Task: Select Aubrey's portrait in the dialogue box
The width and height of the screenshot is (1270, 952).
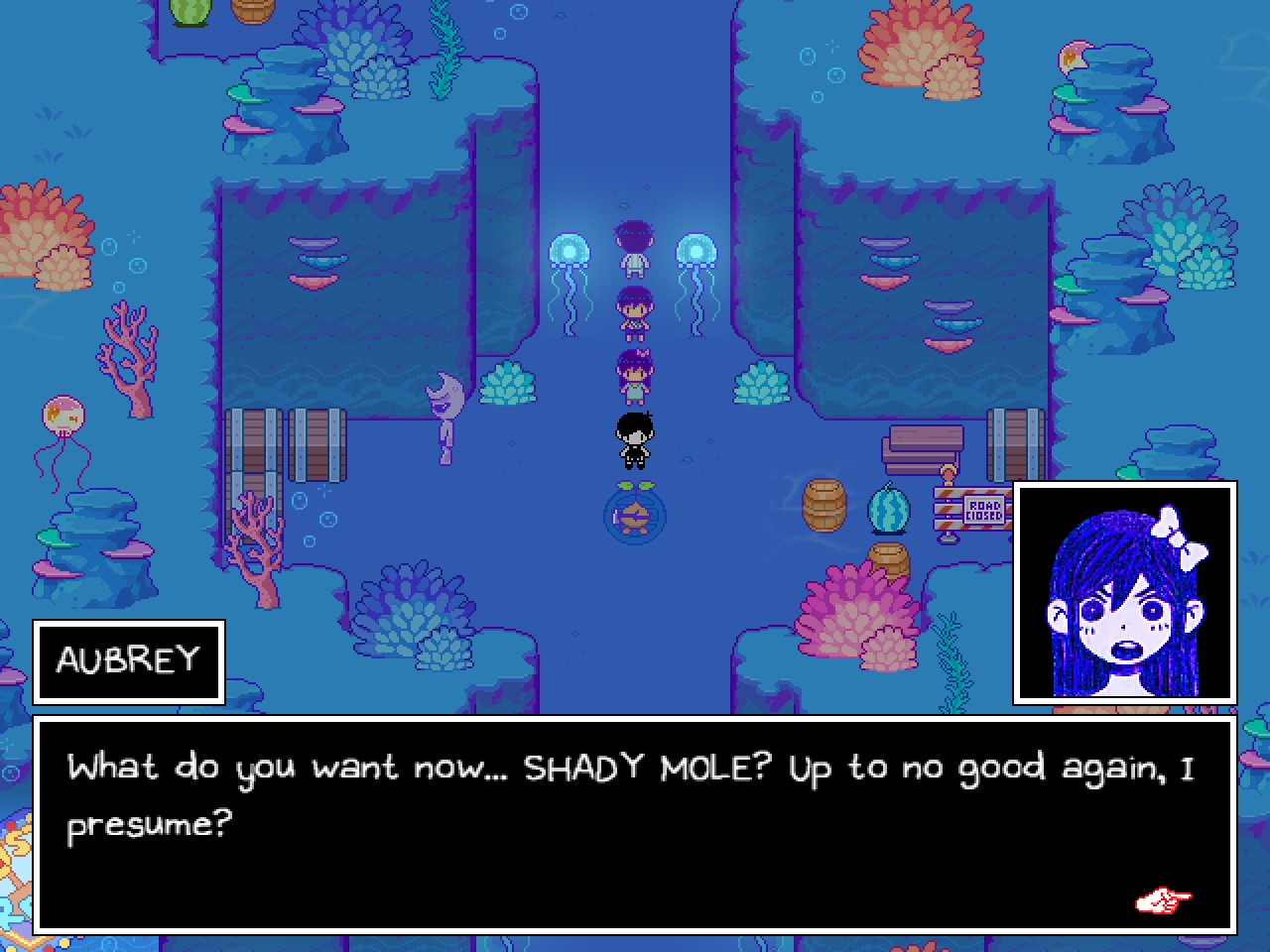Action: pos(1126,592)
